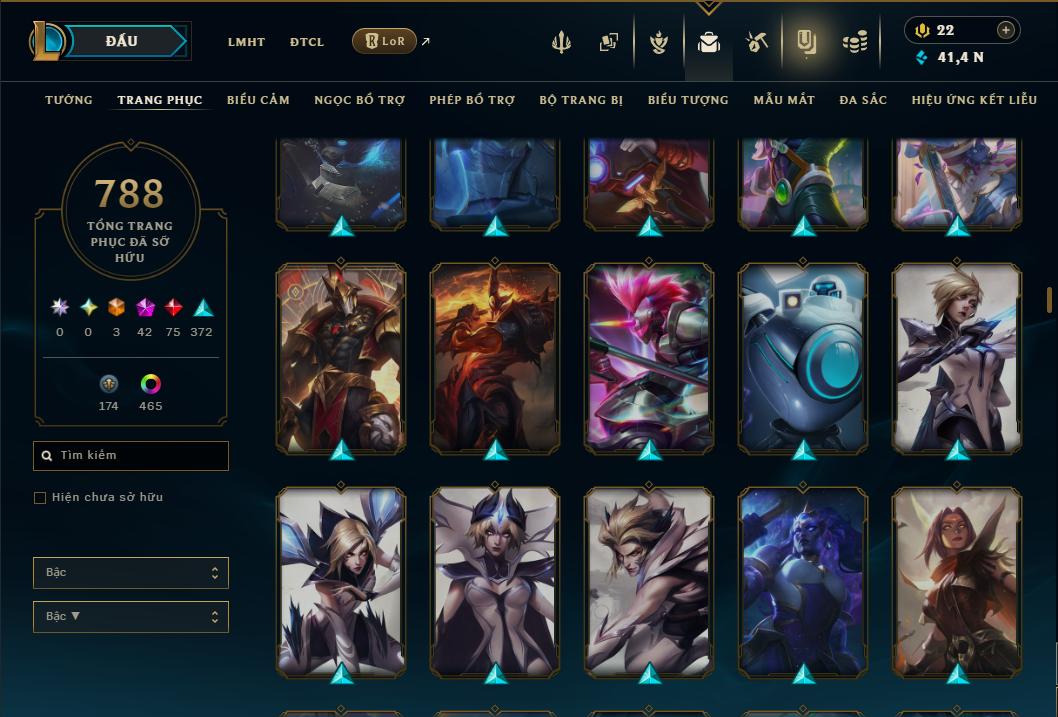The height and width of the screenshot is (717, 1058).
Task: Click the Tìm kiếm search field
Action: pyautogui.click(x=131, y=456)
